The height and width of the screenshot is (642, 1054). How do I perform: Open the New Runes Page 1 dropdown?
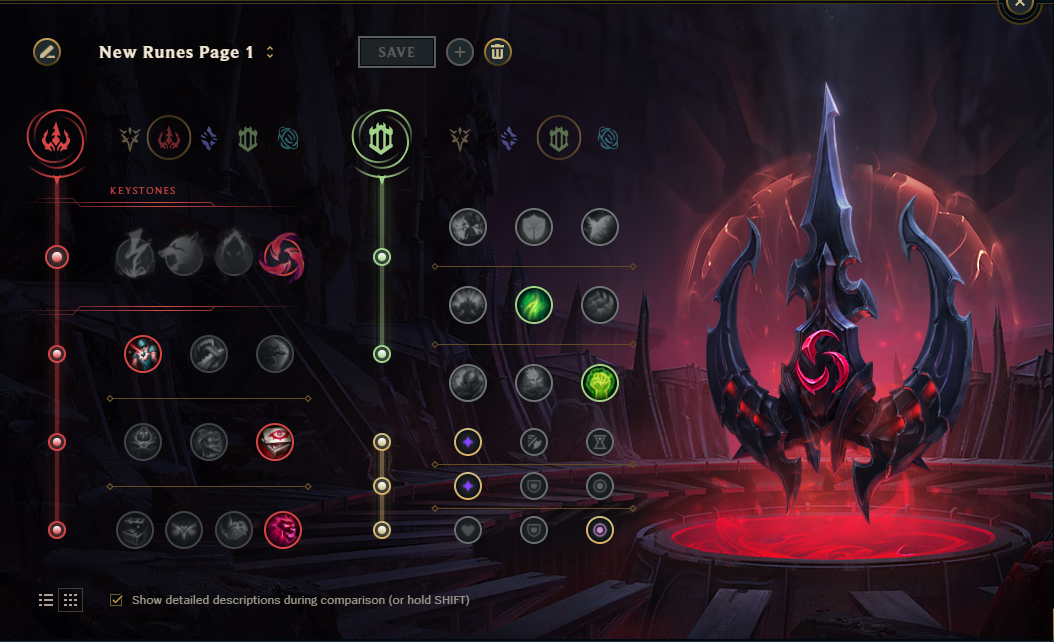pyautogui.click(x=270, y=52)
